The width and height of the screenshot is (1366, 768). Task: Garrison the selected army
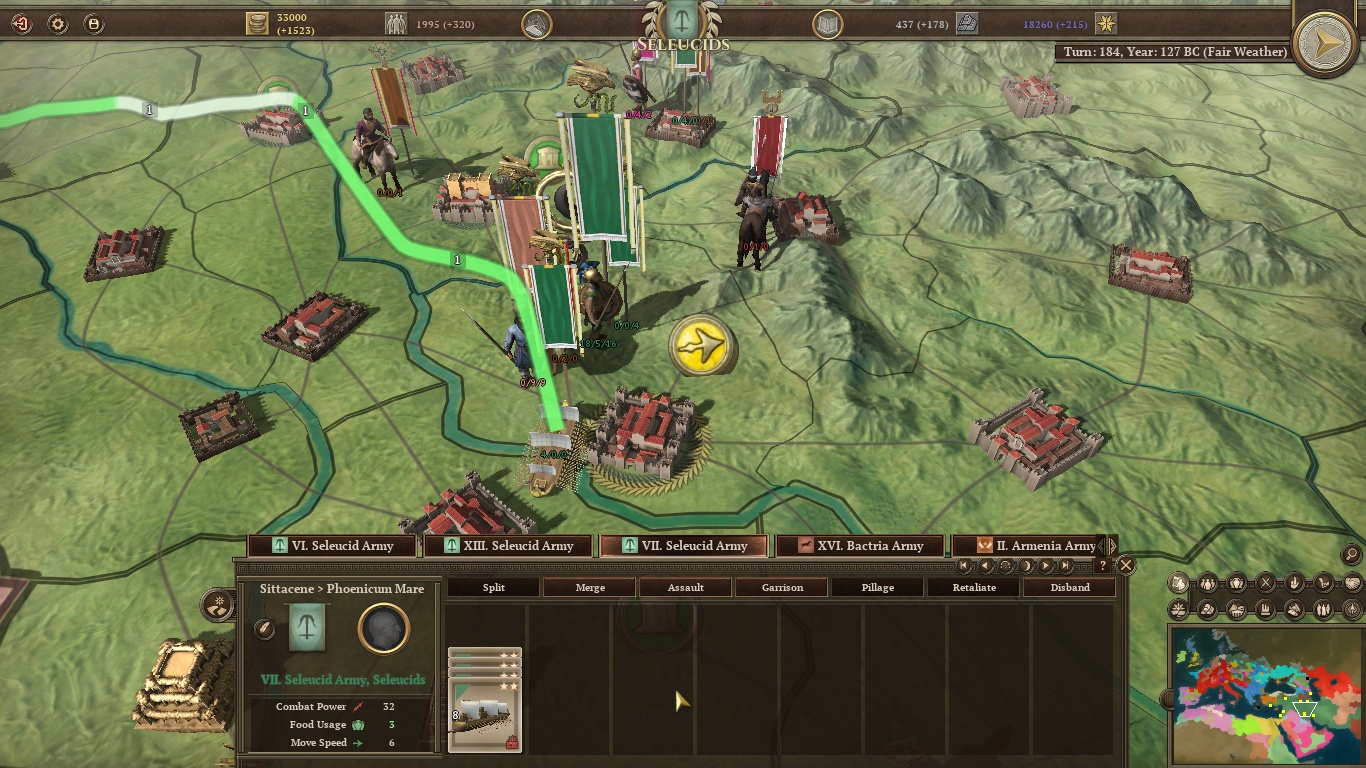point(782,588)
